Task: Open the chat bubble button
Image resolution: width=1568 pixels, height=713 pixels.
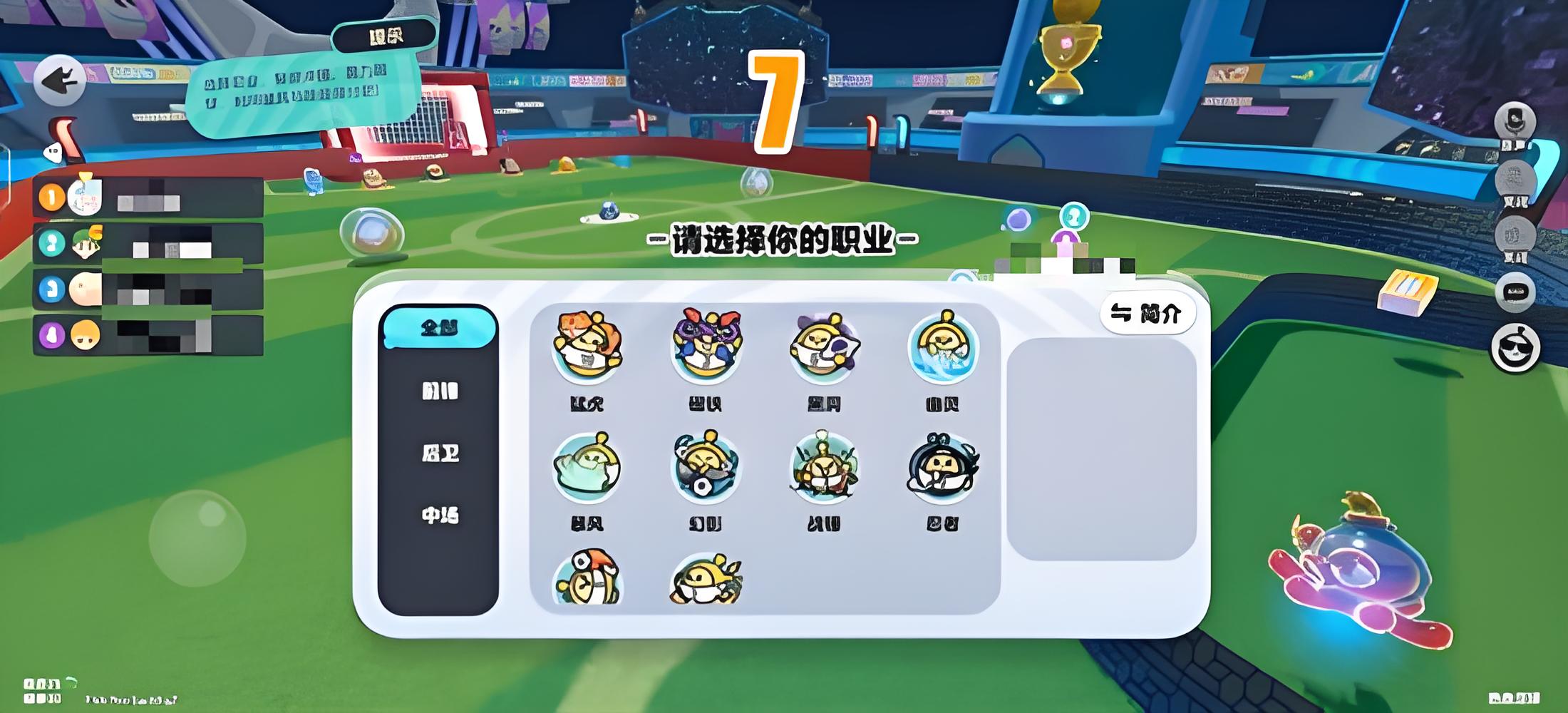Action: coord(1515,292)
